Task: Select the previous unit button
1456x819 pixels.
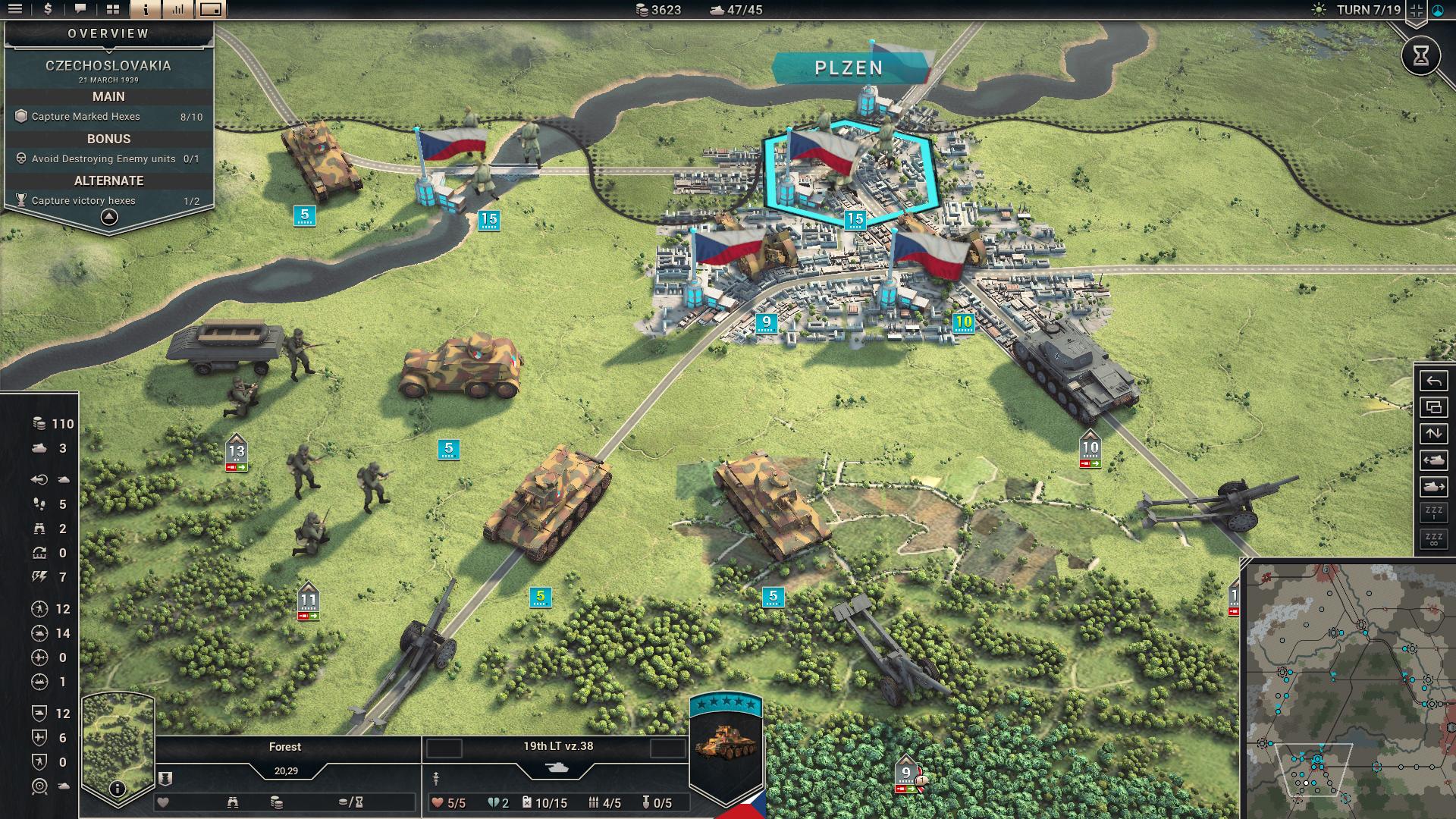Action: (x=1433, y=460)
